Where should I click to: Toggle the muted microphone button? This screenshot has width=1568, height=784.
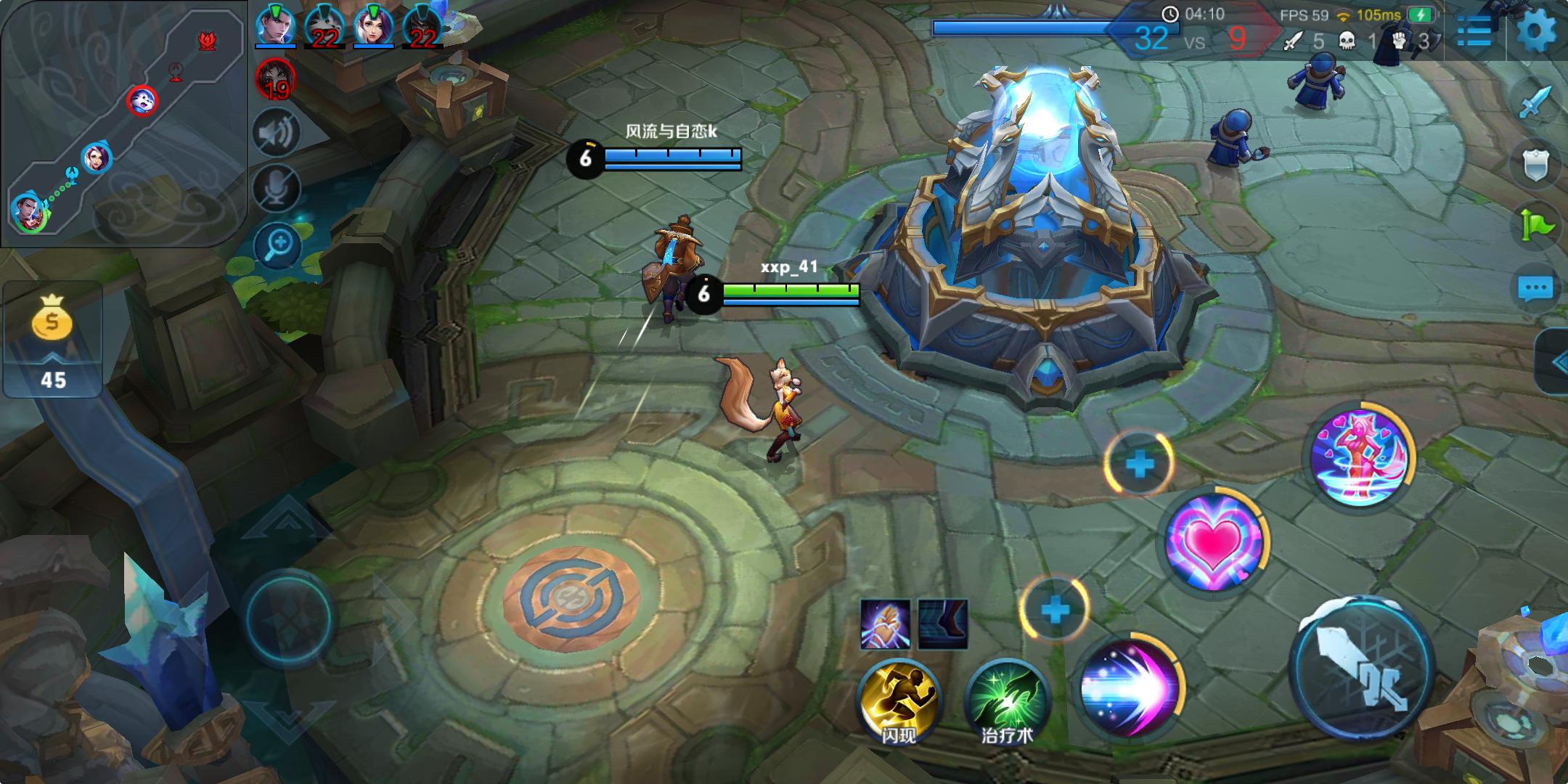[277, 188]
